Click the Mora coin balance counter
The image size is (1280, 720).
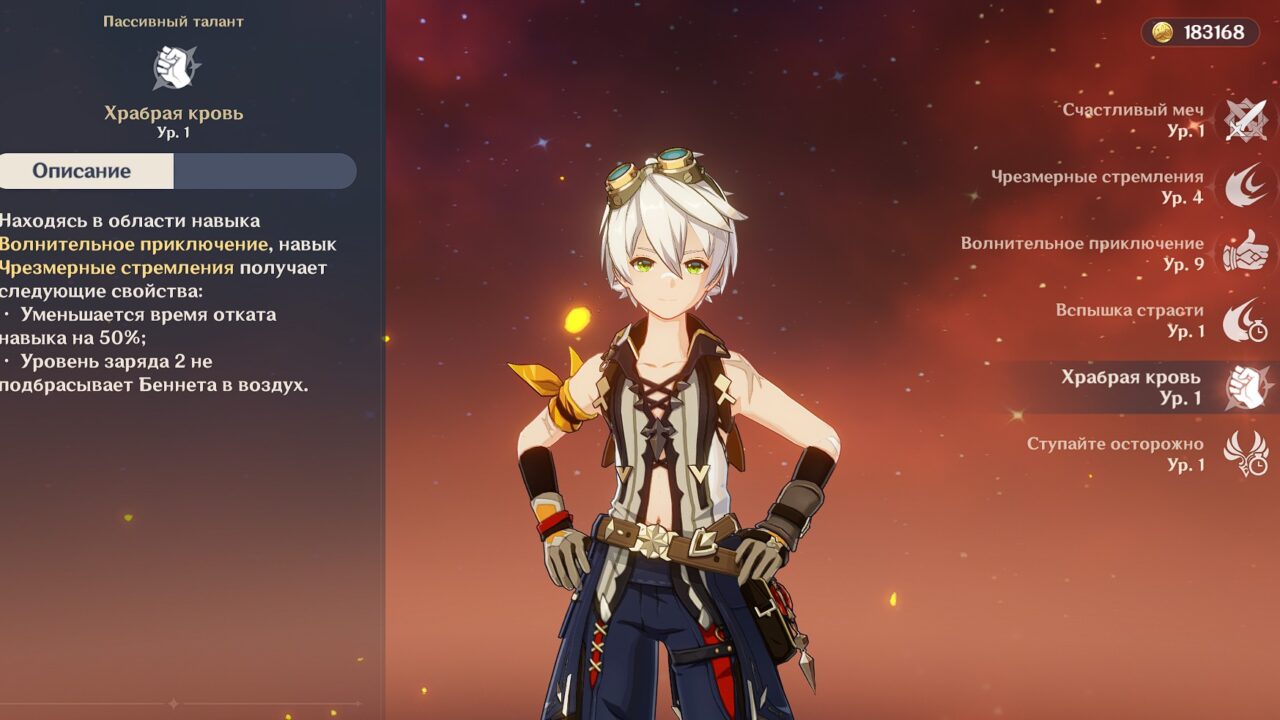(1201, 33)
